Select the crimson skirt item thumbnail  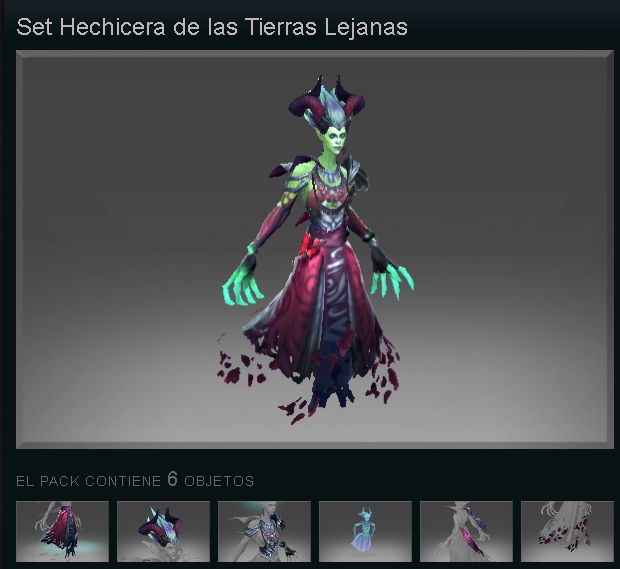point(62,531)
